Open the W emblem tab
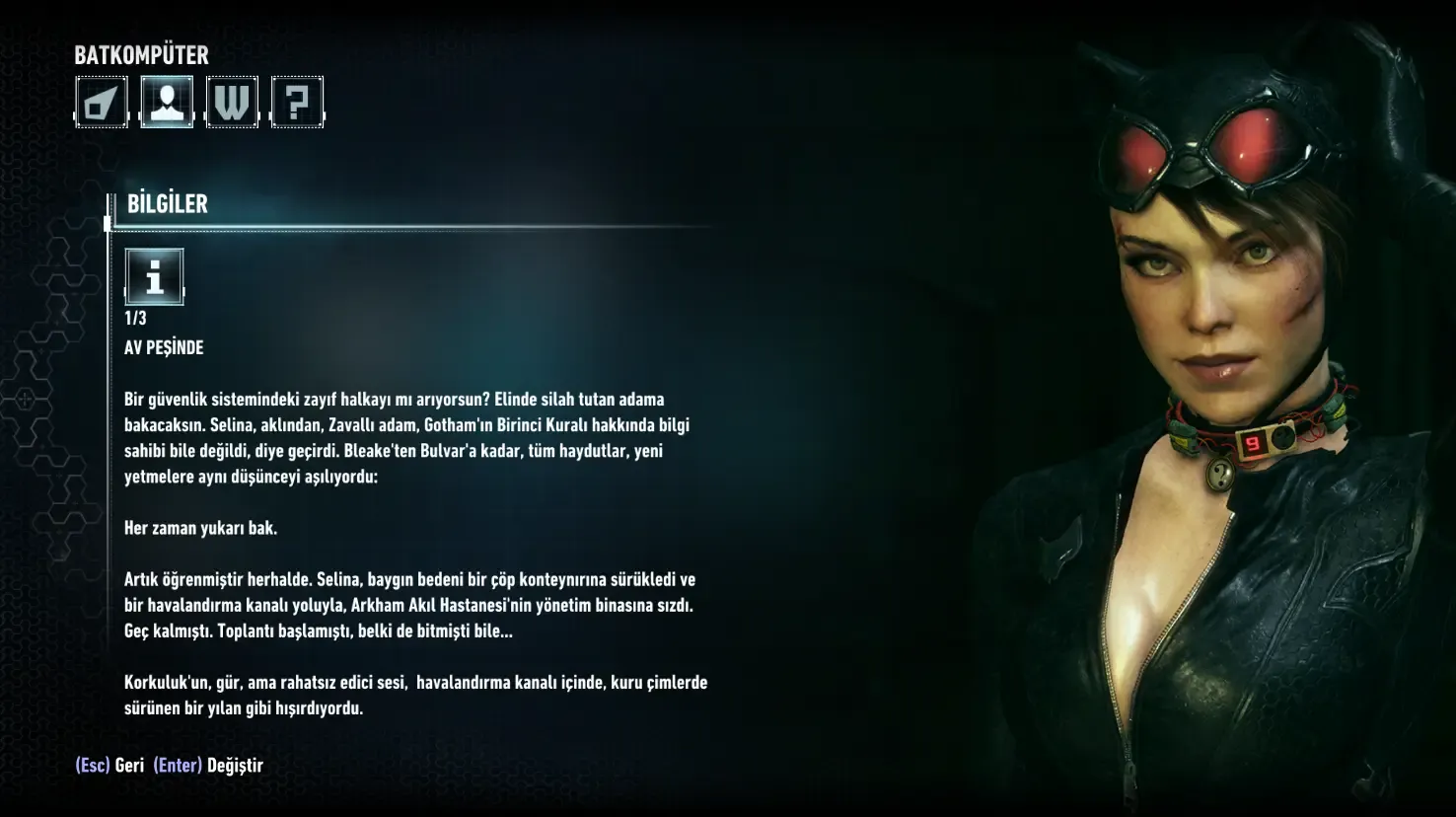This screenshot has height=817, width=1456. 232,102
